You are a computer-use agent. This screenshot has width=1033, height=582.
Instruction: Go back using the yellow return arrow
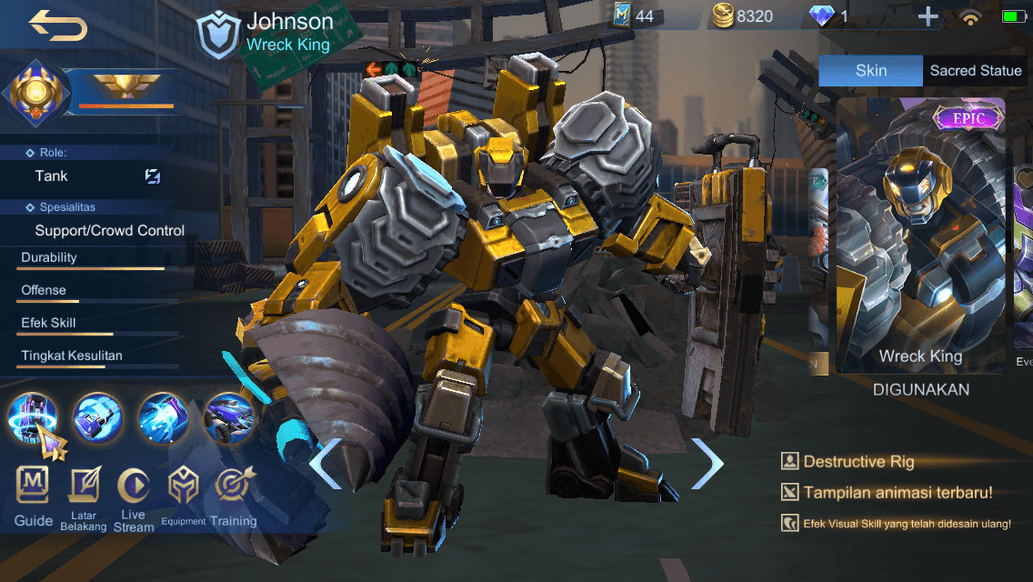point(57,24)
